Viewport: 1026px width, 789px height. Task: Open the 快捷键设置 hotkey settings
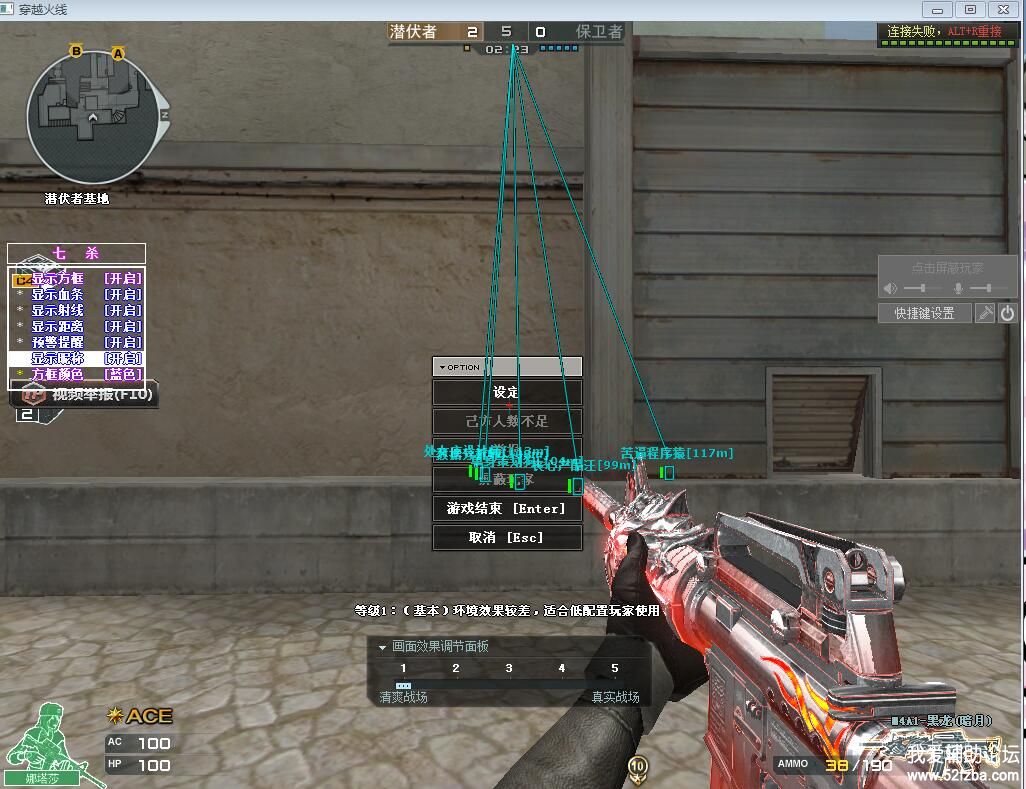(x=924, y=313)
